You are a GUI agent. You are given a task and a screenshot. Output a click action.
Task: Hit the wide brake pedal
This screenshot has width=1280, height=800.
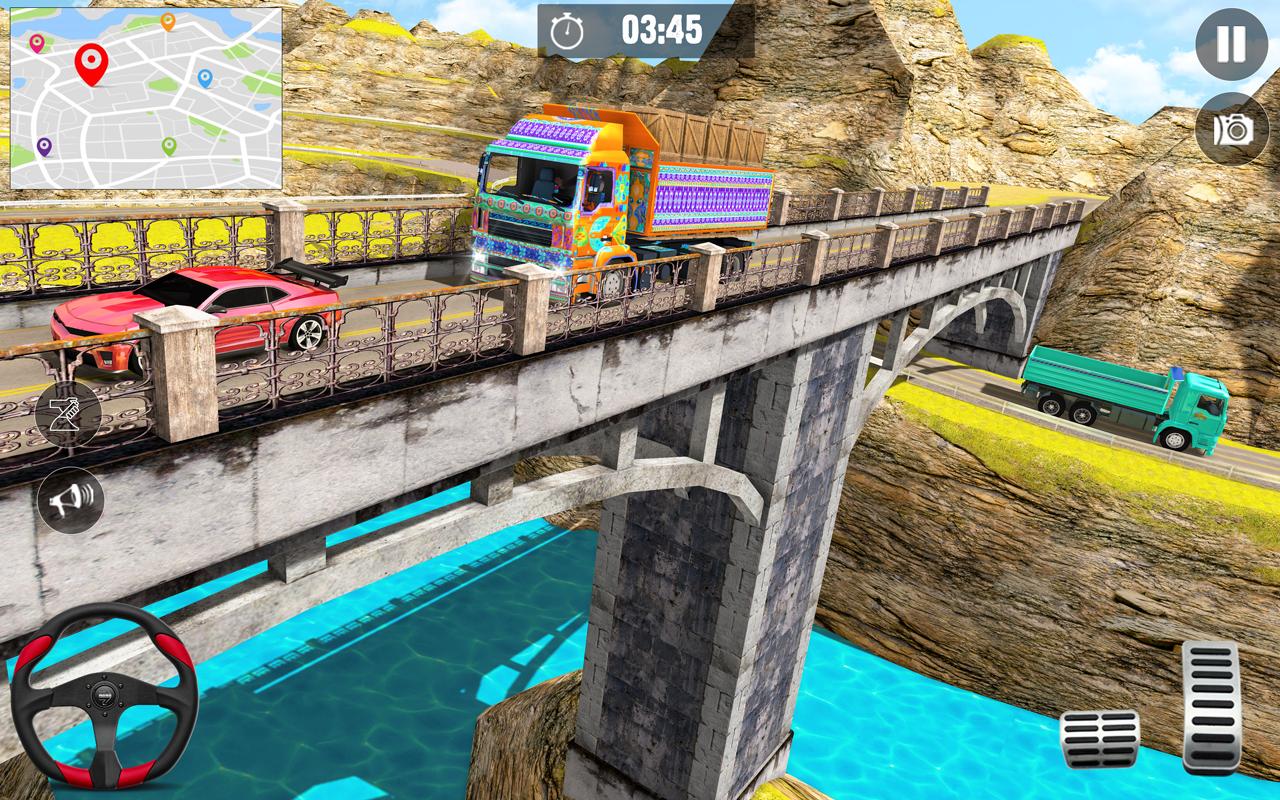(1100, 739)
